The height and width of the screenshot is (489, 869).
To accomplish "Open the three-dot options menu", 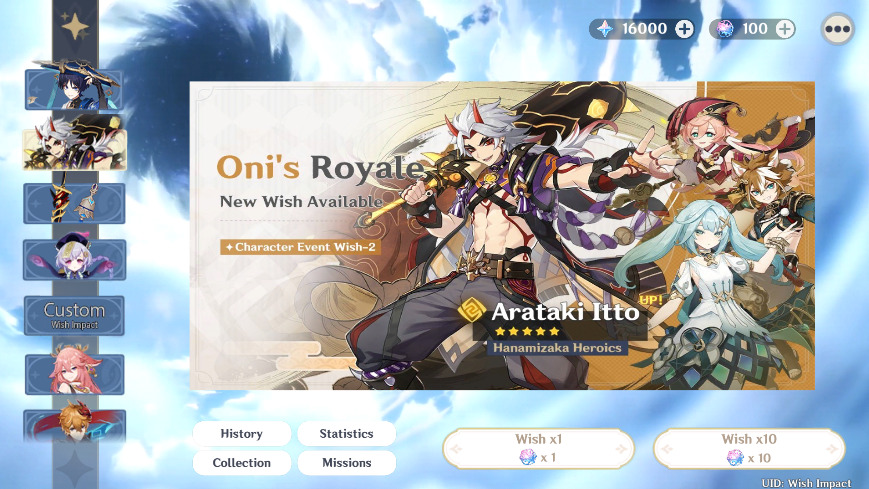I will [x=838, y=29].
